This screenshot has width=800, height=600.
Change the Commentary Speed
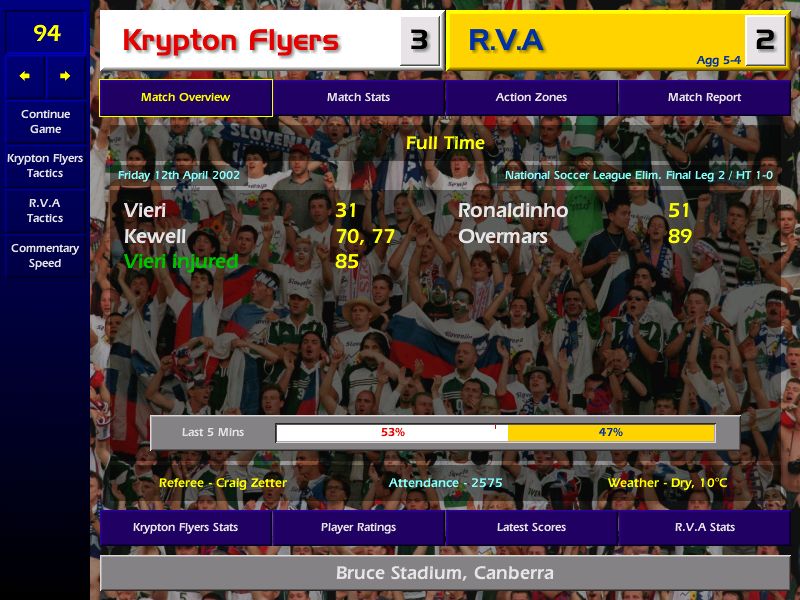tap(45, 256)
